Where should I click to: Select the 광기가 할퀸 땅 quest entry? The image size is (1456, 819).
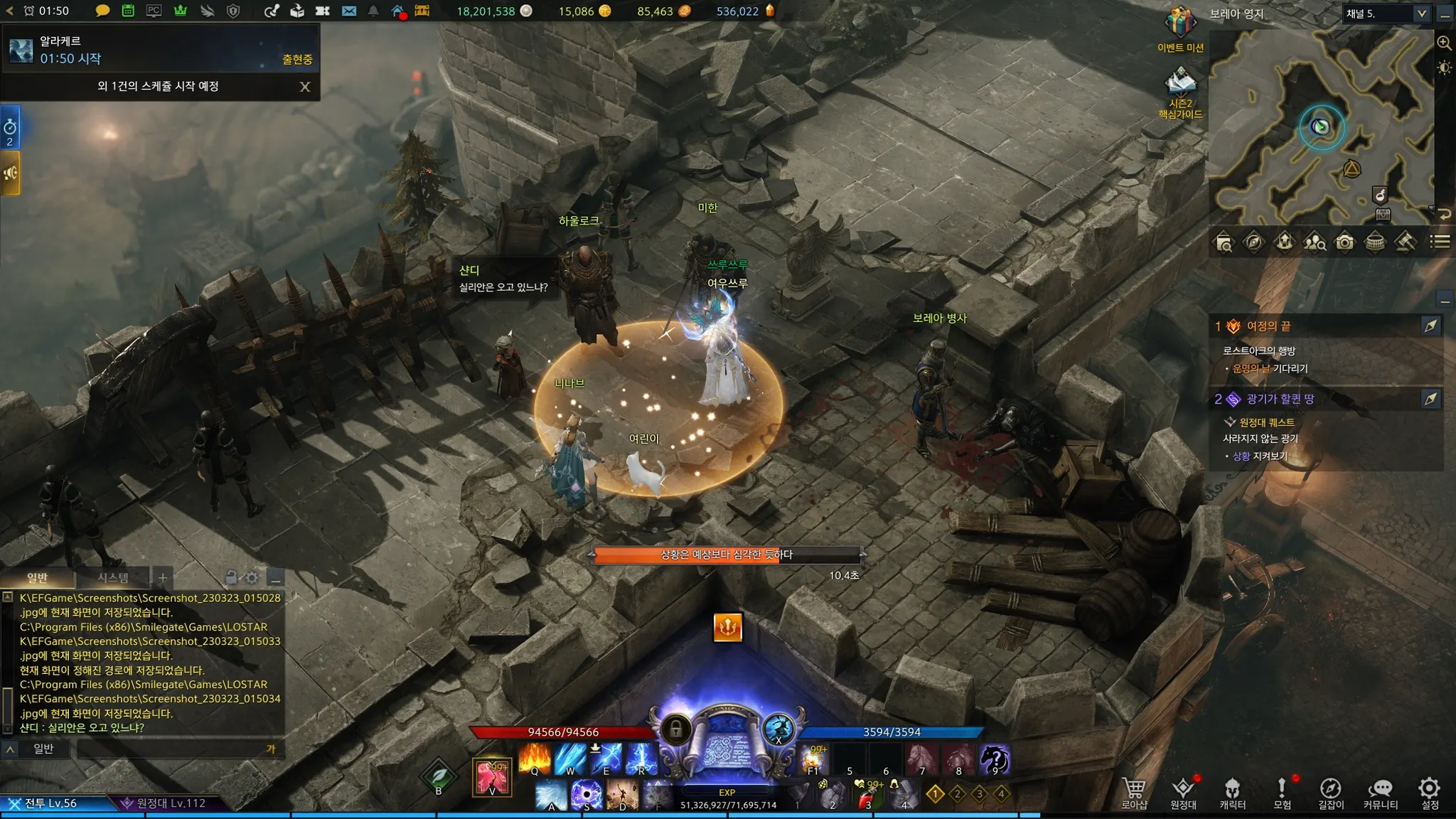click(1280, 399)
